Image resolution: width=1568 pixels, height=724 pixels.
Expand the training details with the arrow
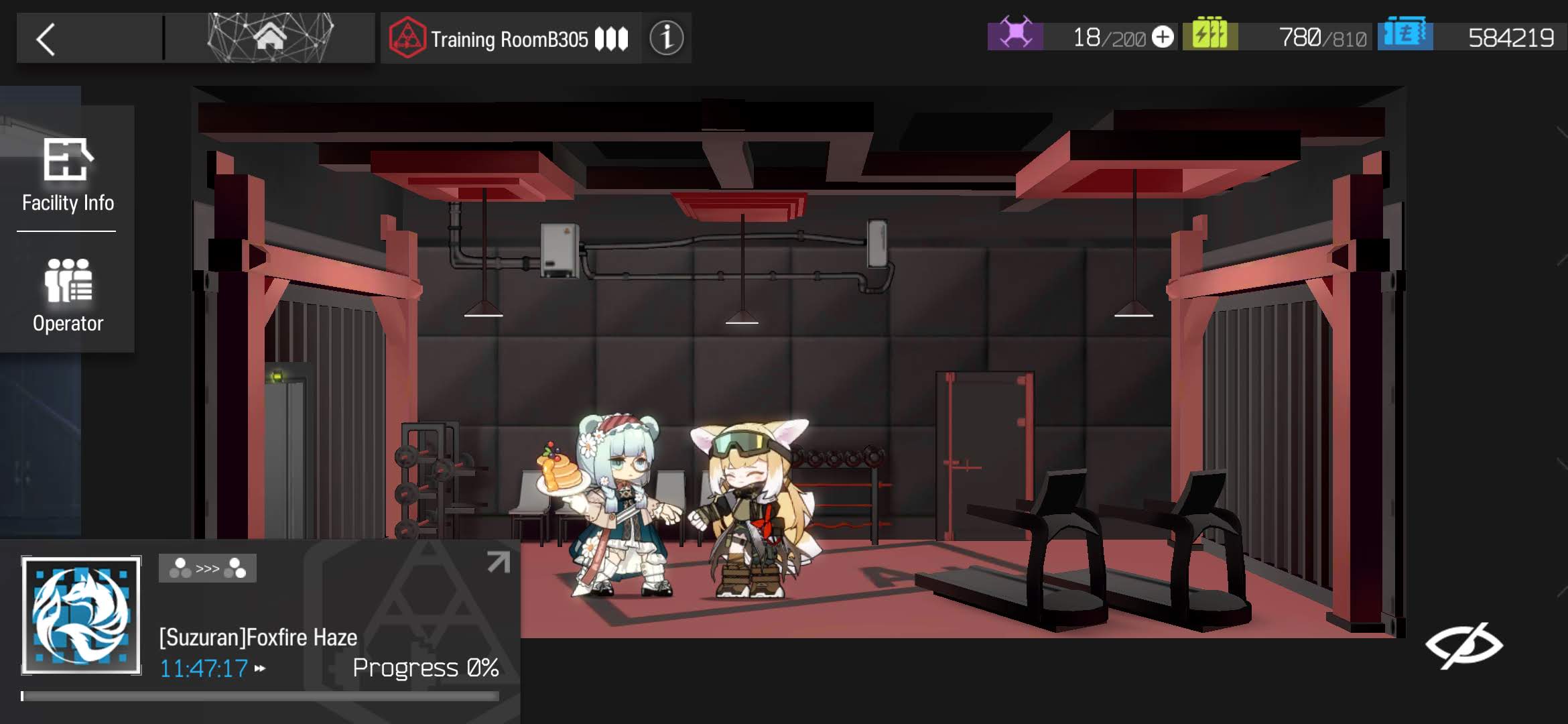pyautogui.click(x=498, y=562)
